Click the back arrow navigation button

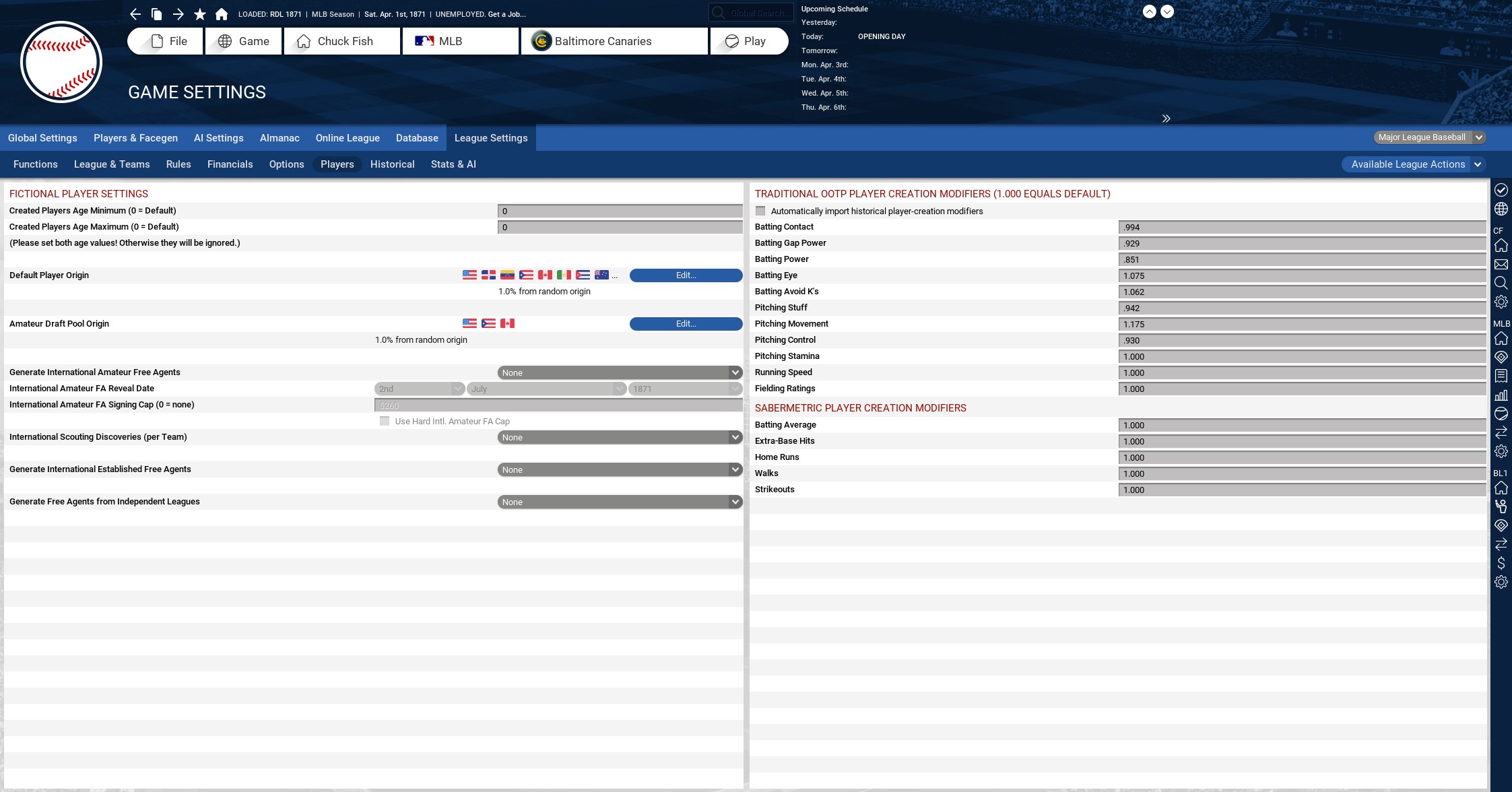135,14
